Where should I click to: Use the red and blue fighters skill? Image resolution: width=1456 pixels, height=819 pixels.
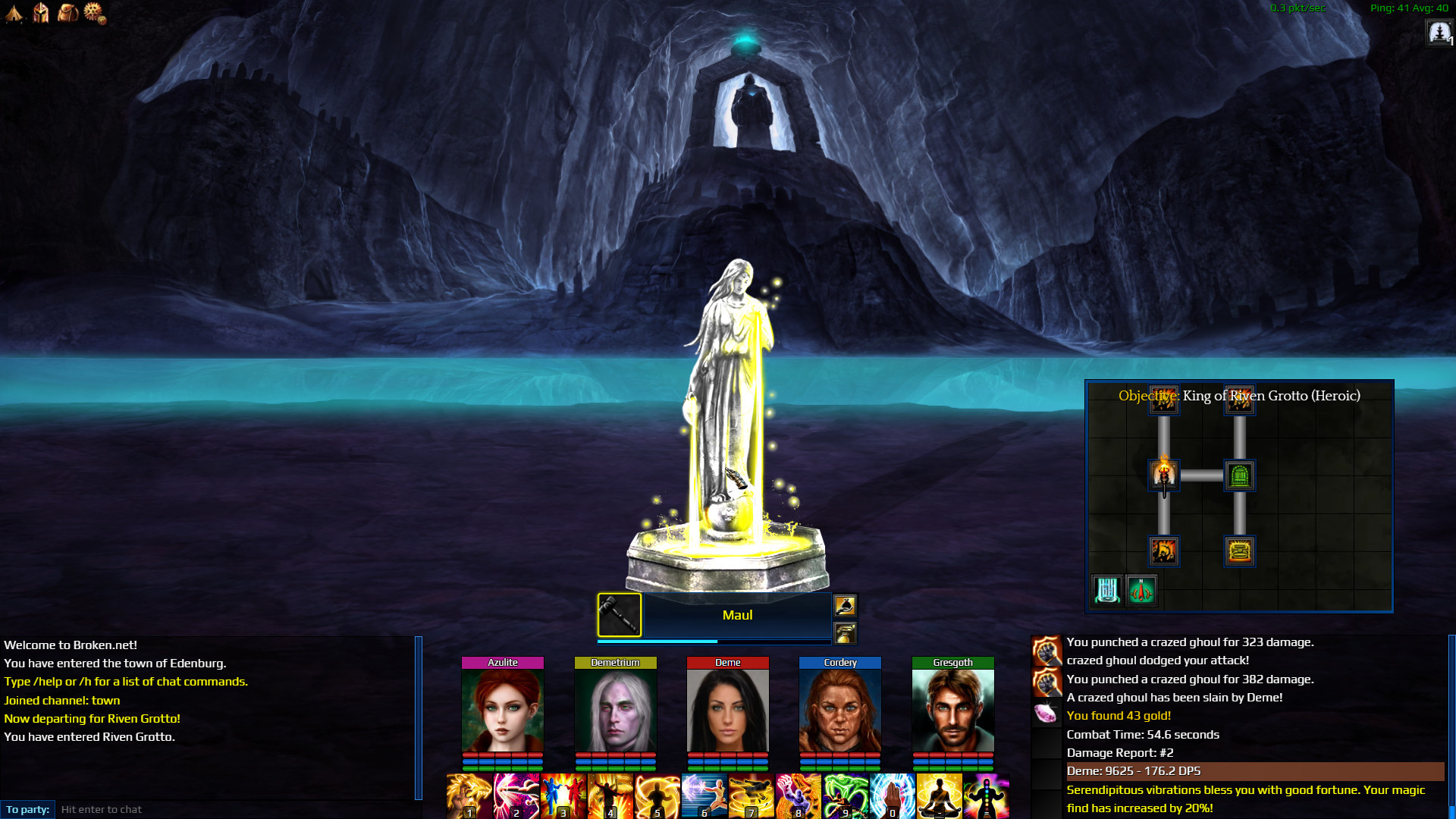coord(563,796)
